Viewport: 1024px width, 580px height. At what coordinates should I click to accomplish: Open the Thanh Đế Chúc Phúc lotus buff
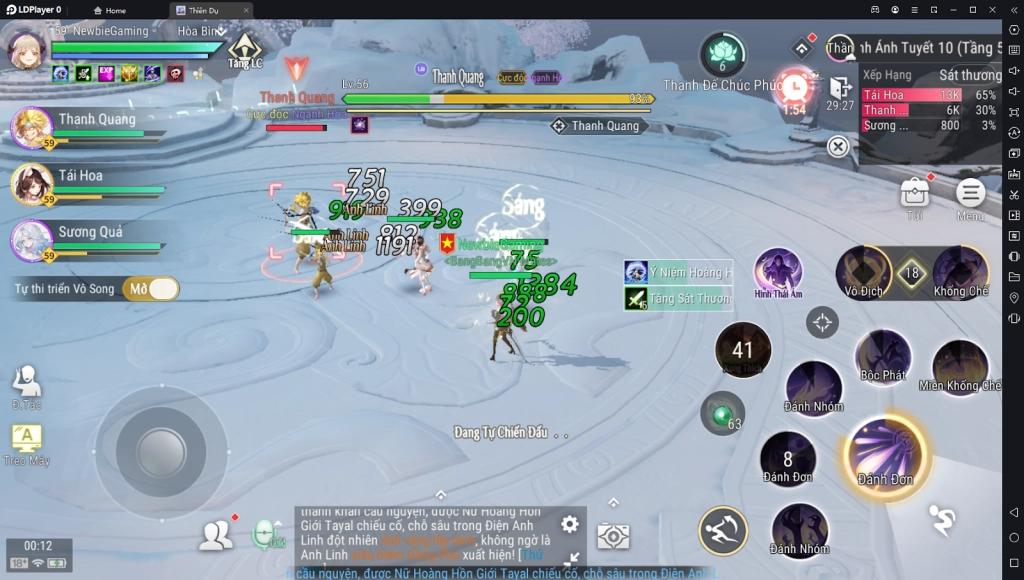pos(722,55)
